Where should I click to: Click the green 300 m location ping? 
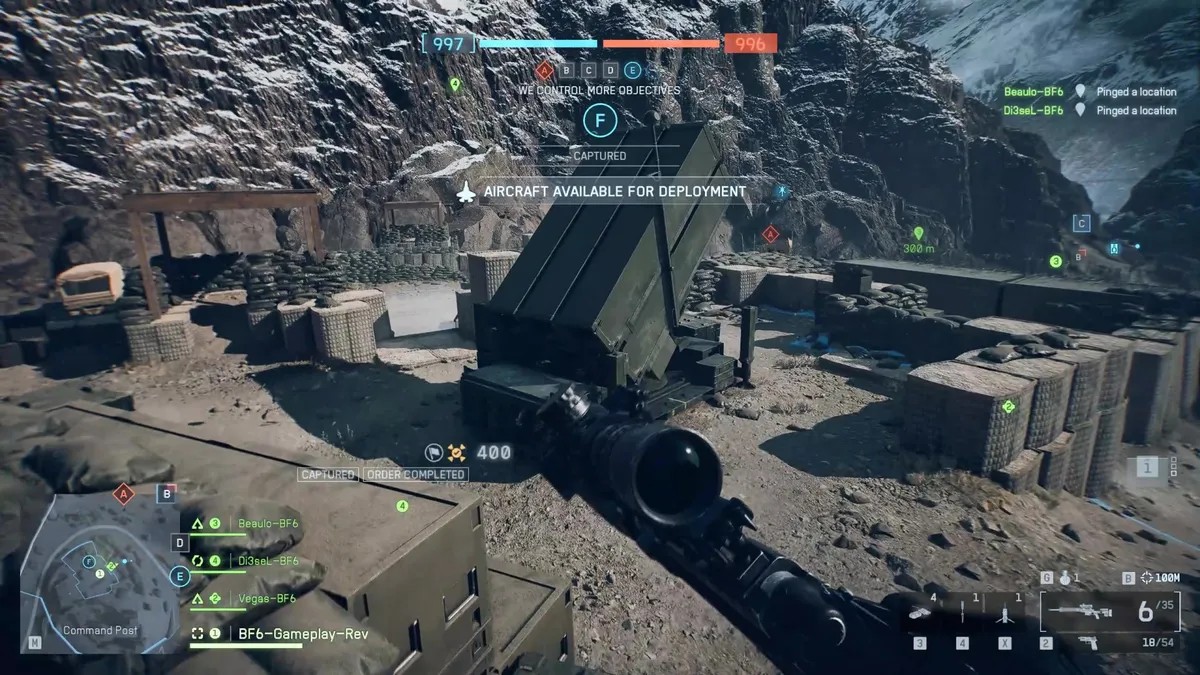(x=918, y=234)
